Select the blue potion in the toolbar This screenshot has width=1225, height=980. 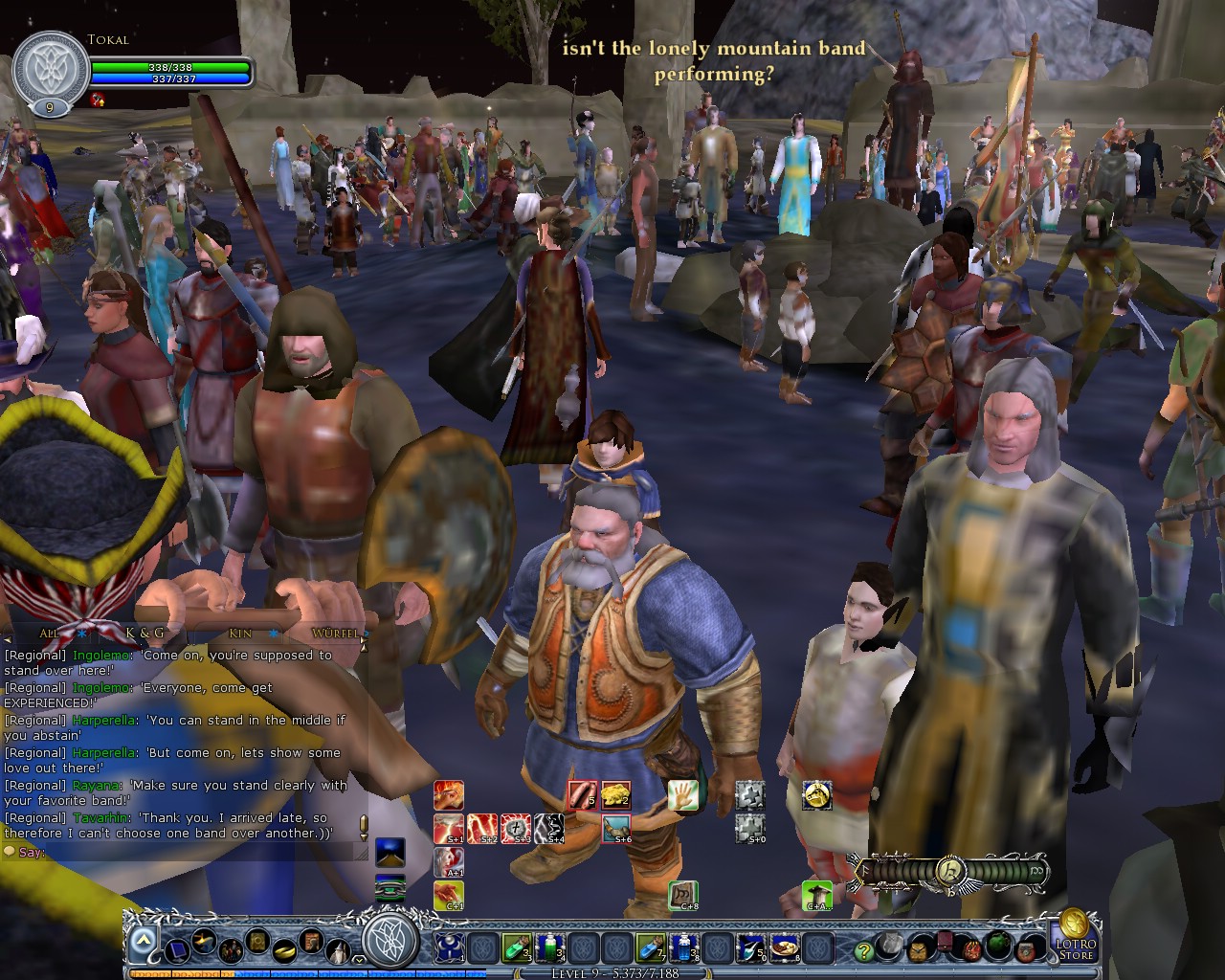684,947
